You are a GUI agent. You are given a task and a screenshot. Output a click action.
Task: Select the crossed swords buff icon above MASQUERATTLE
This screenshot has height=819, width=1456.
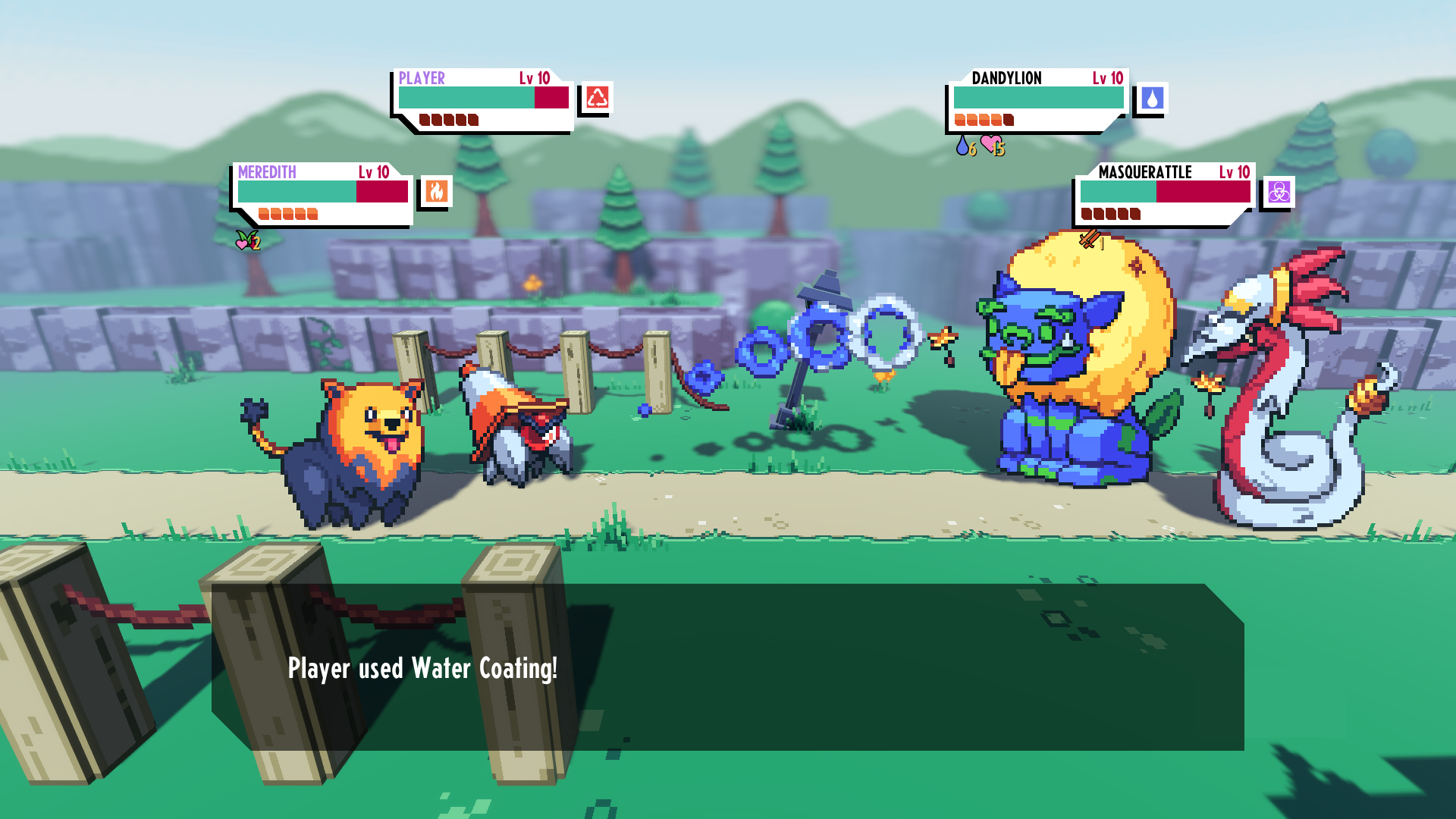pyautogui.click(x=1090, y=240)
